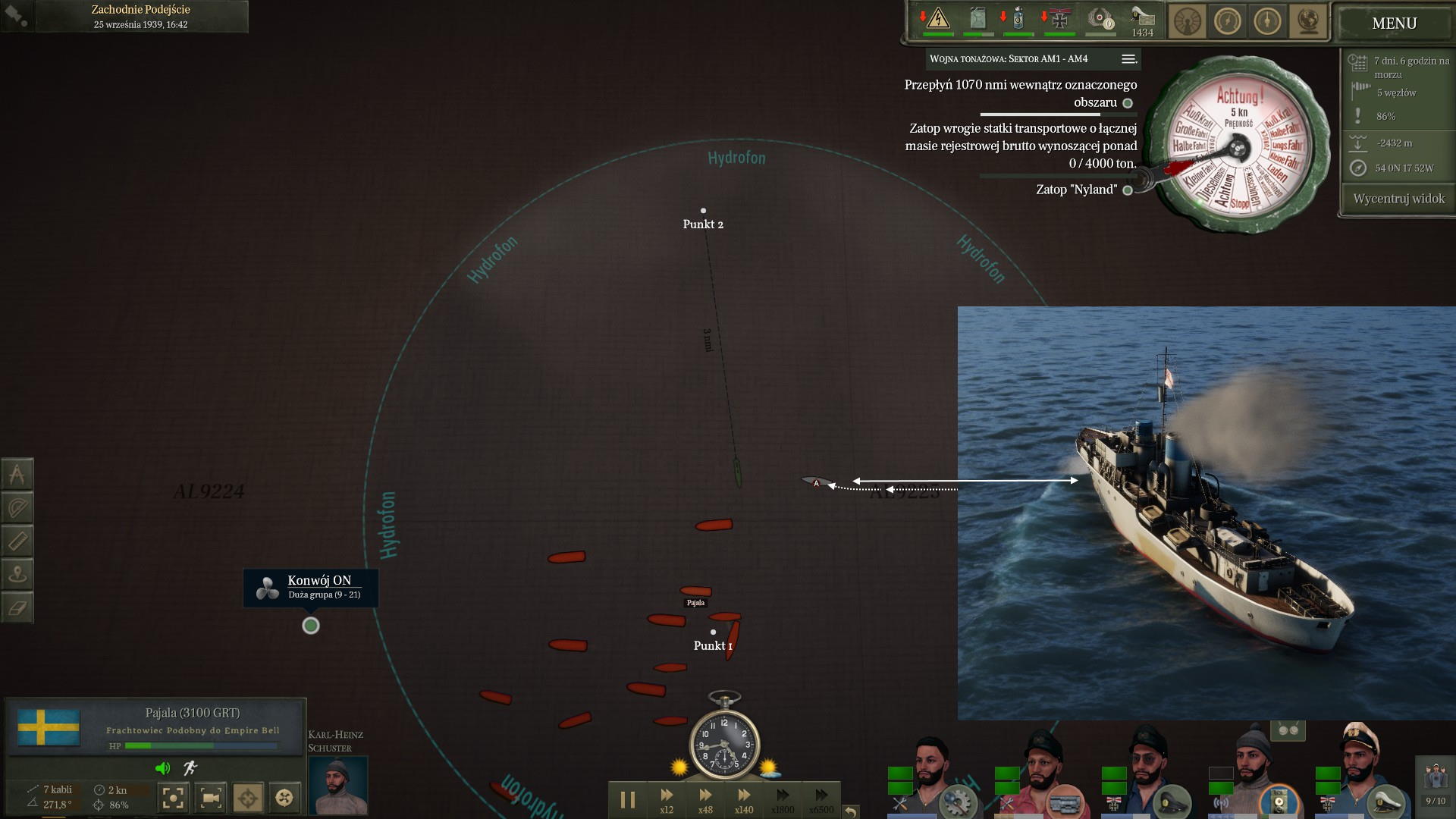Click the camera follow target button
This screenshot has height=819, width=1456.
[211, 798]
